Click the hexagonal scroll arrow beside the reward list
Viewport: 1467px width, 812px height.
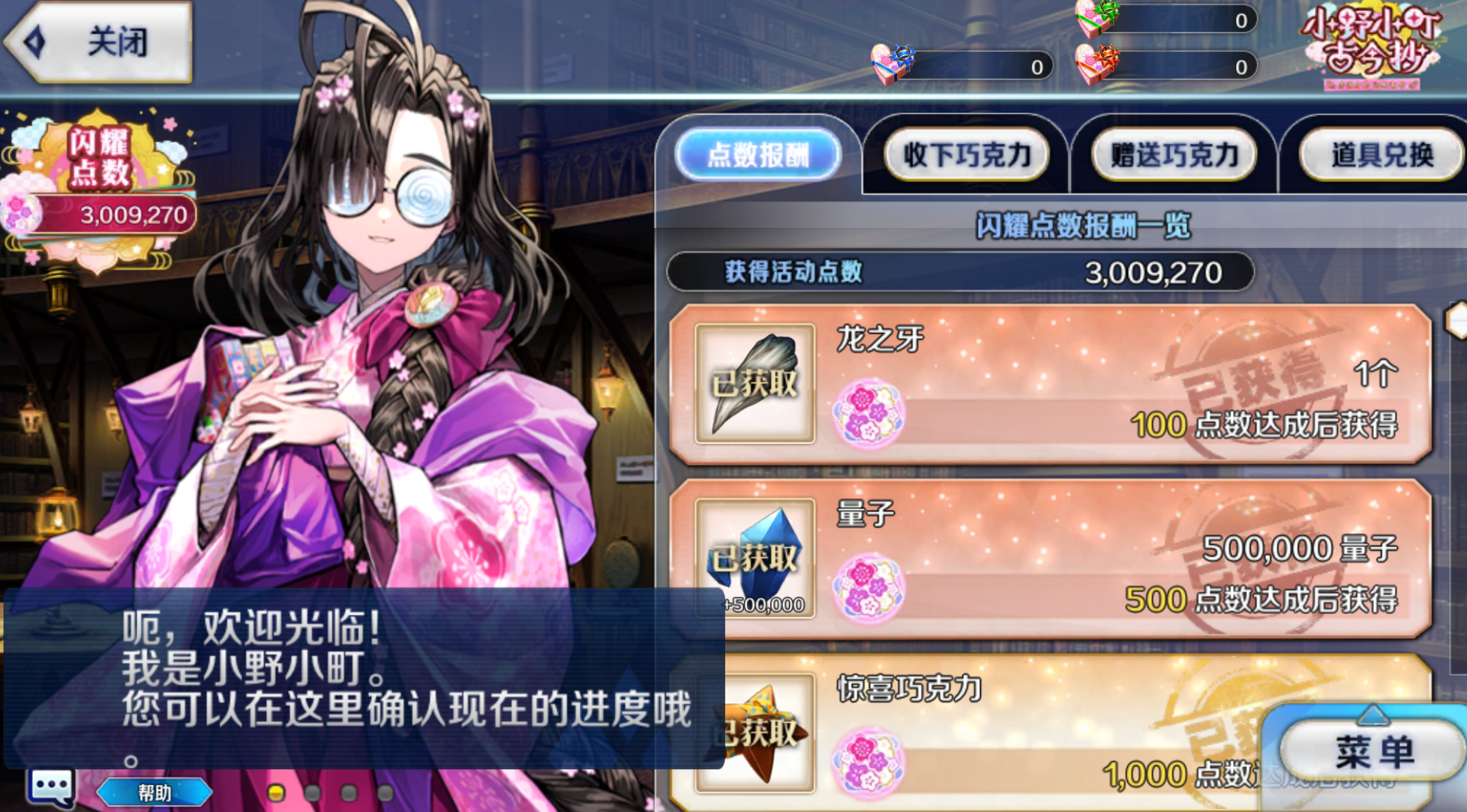pos(1454,320)
